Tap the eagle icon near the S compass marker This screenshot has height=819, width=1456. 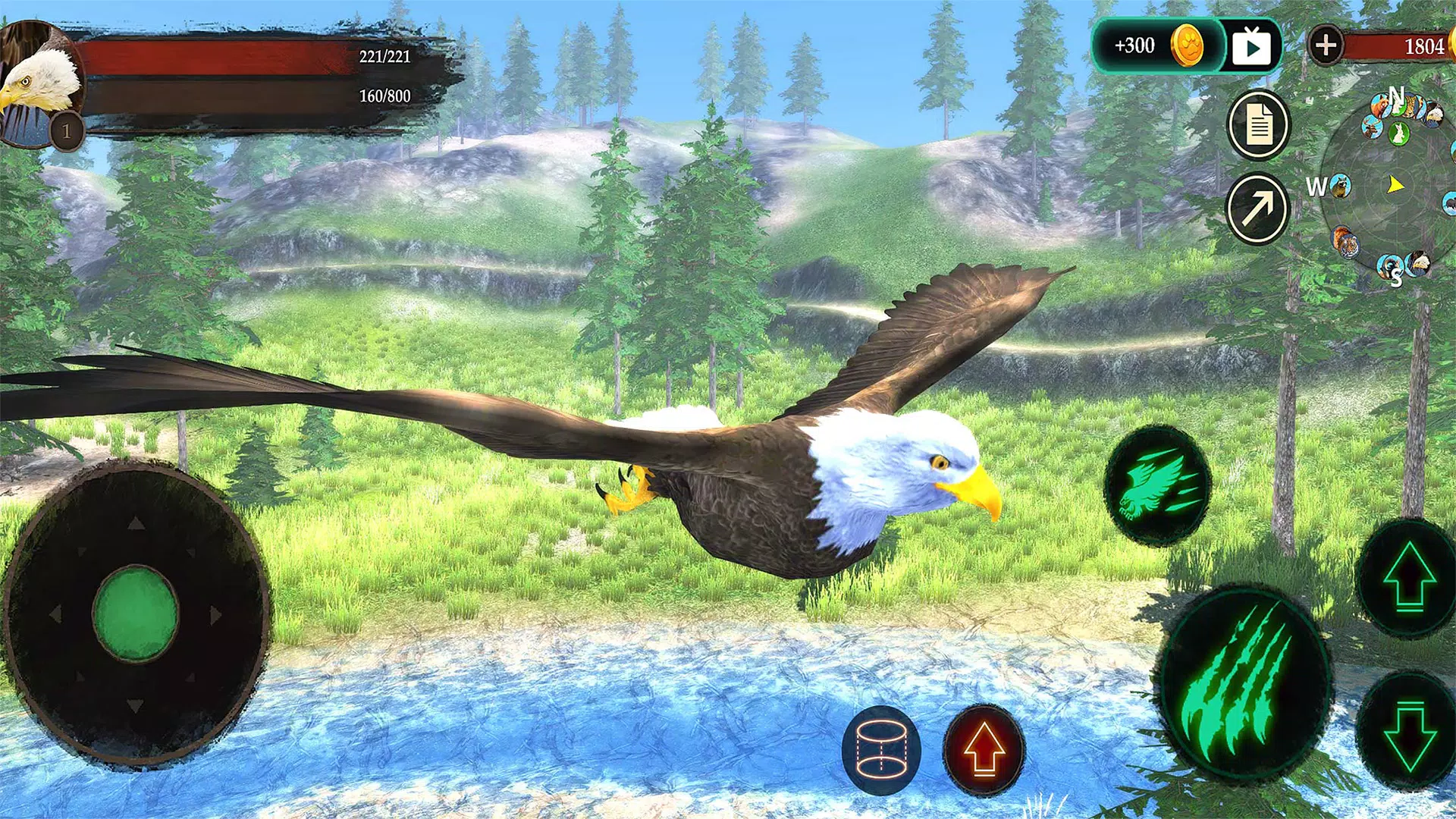coord(1417,262)
